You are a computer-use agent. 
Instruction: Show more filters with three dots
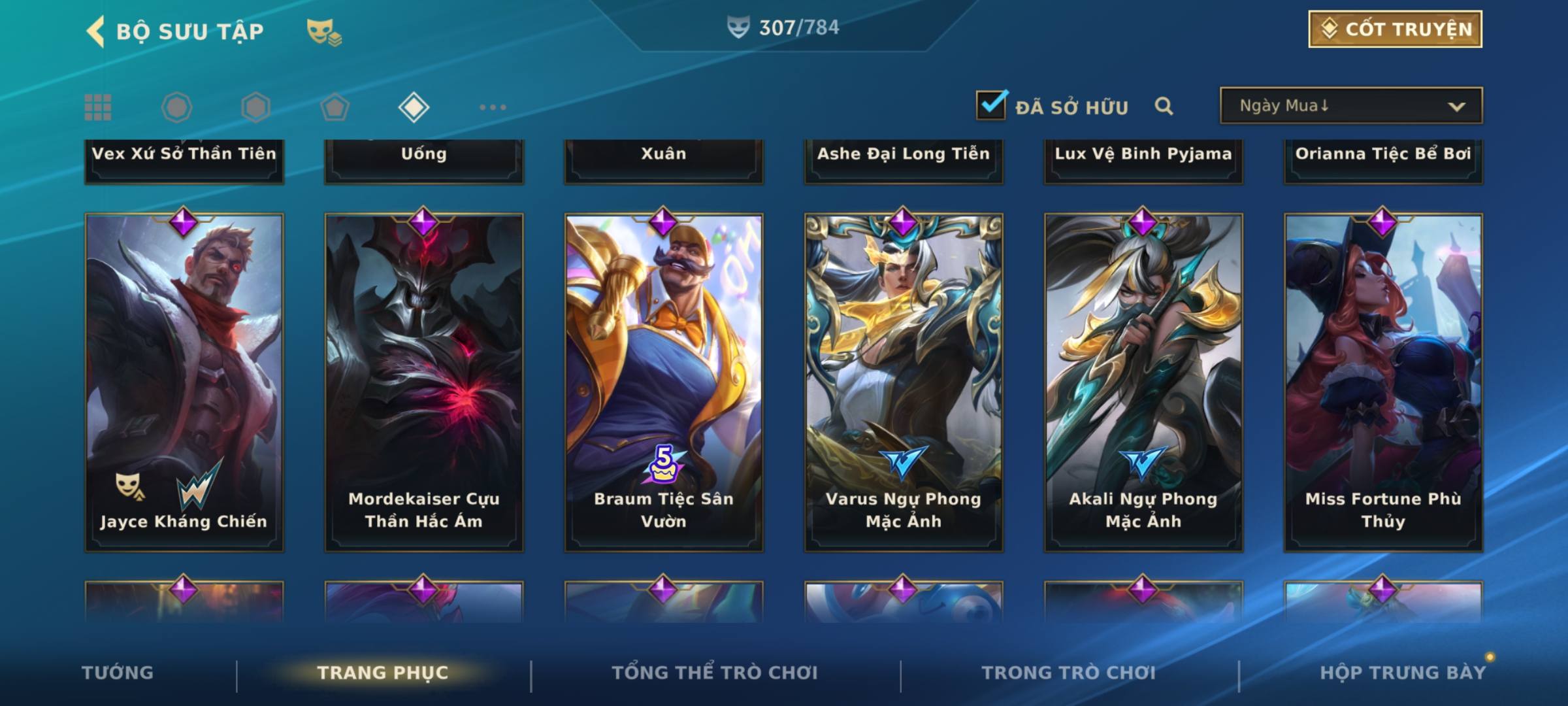click(493, 107)
